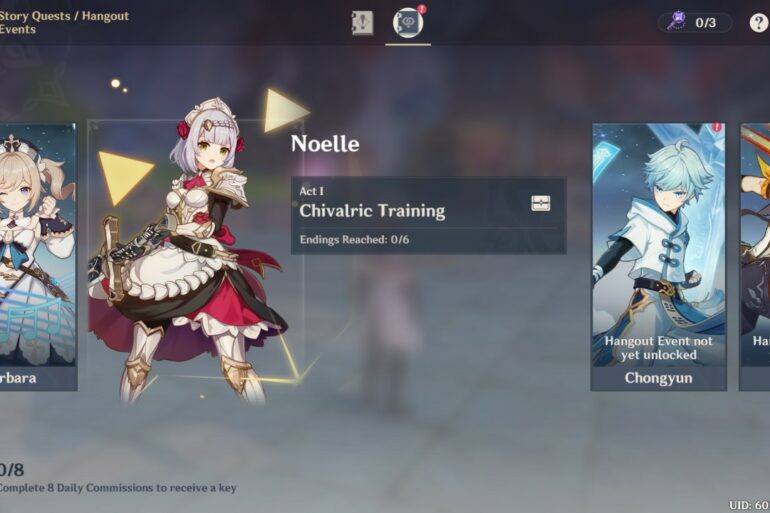
Task: Pick the partially visible card beside Chongyun
Action: point(755,256)
